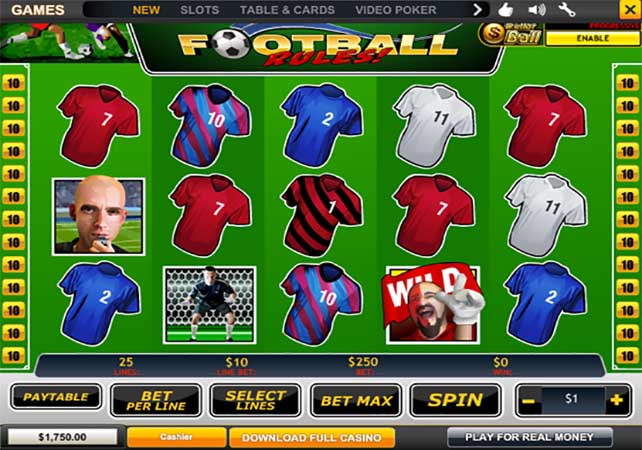The height and width of the screenshot is (450, 642).
Task: Open the Paytable
Action: click(56, 398)
